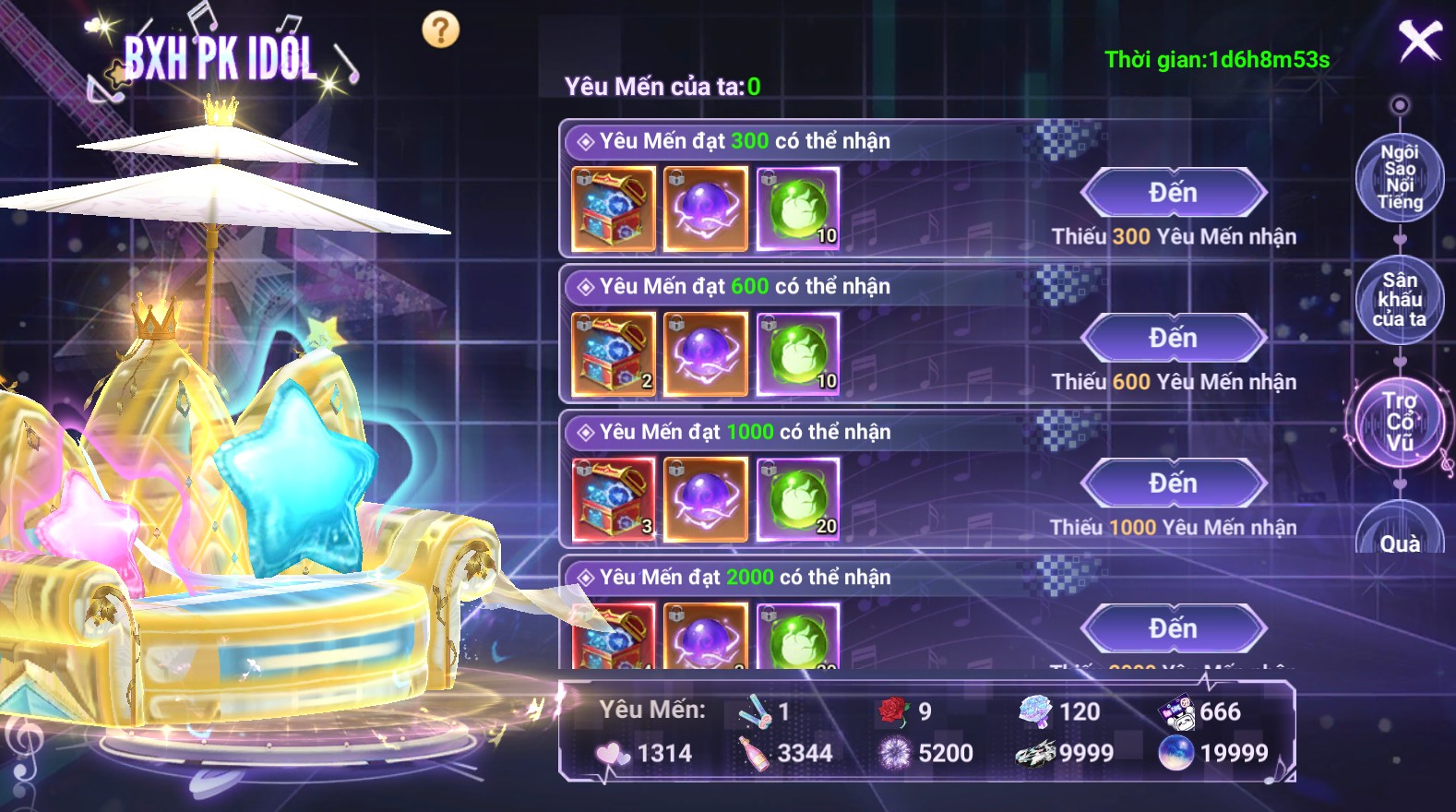
Task: Inspect purple orb in 300 Yêu Mến row
Action: pyautogui.click(x=706, y=209)
